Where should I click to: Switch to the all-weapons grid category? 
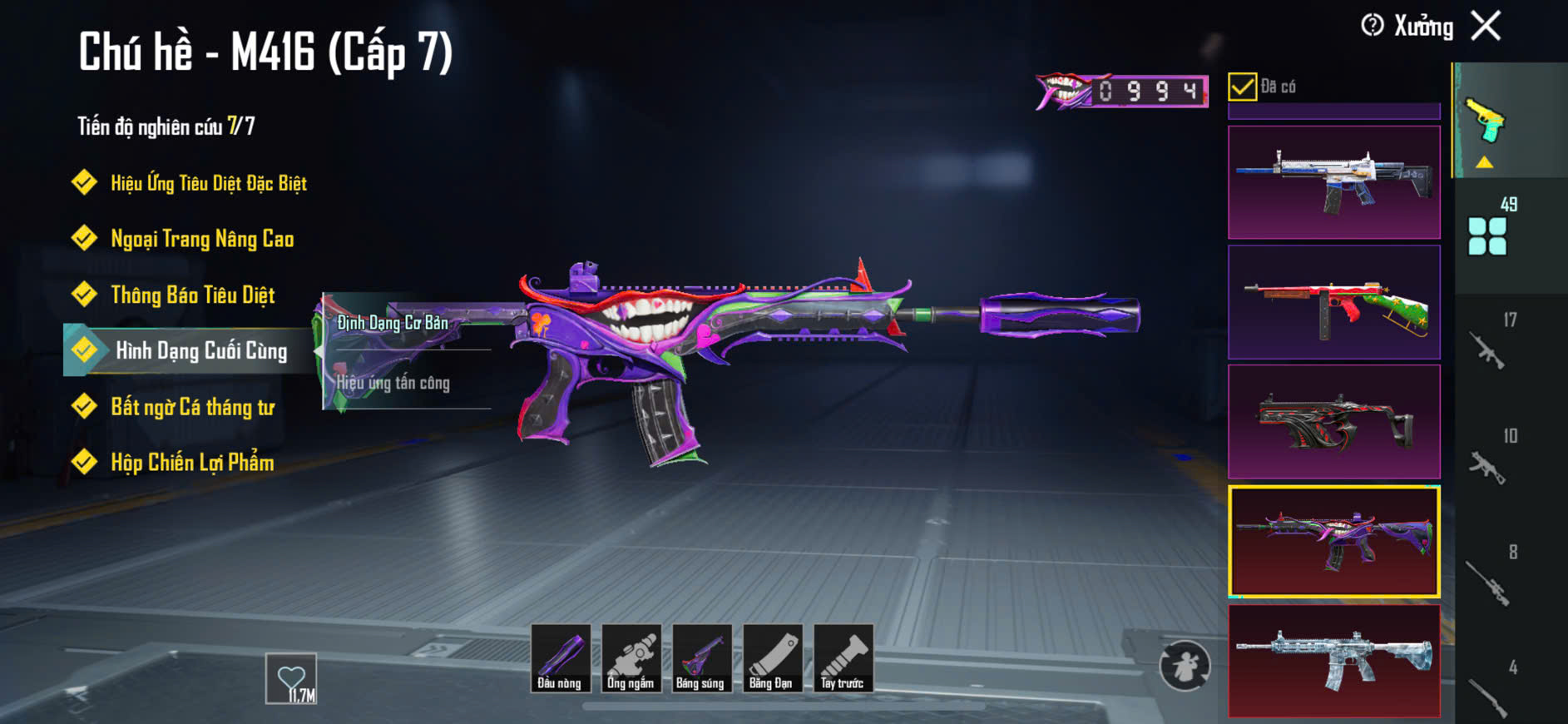1487,235
